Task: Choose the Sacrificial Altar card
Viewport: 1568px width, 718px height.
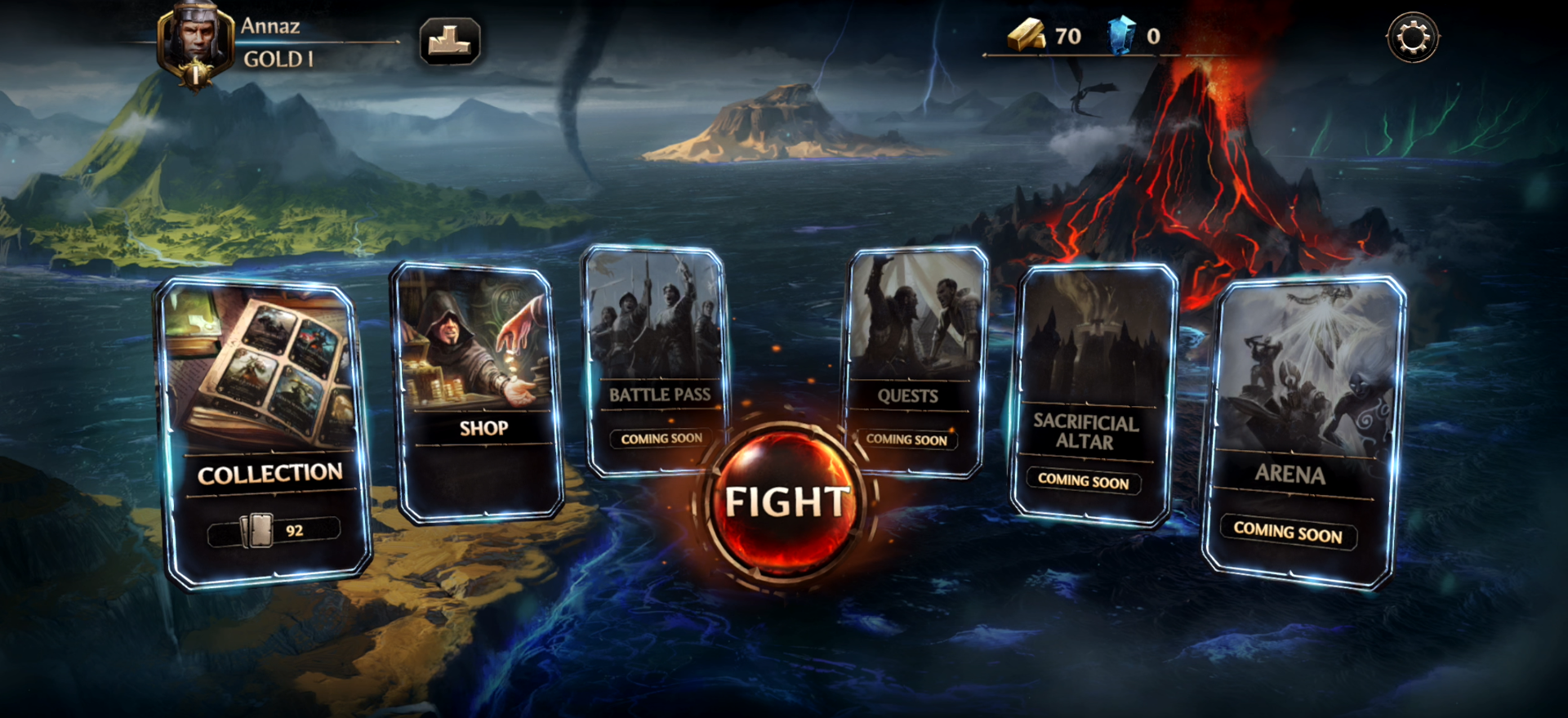Action: (1093, 394)
